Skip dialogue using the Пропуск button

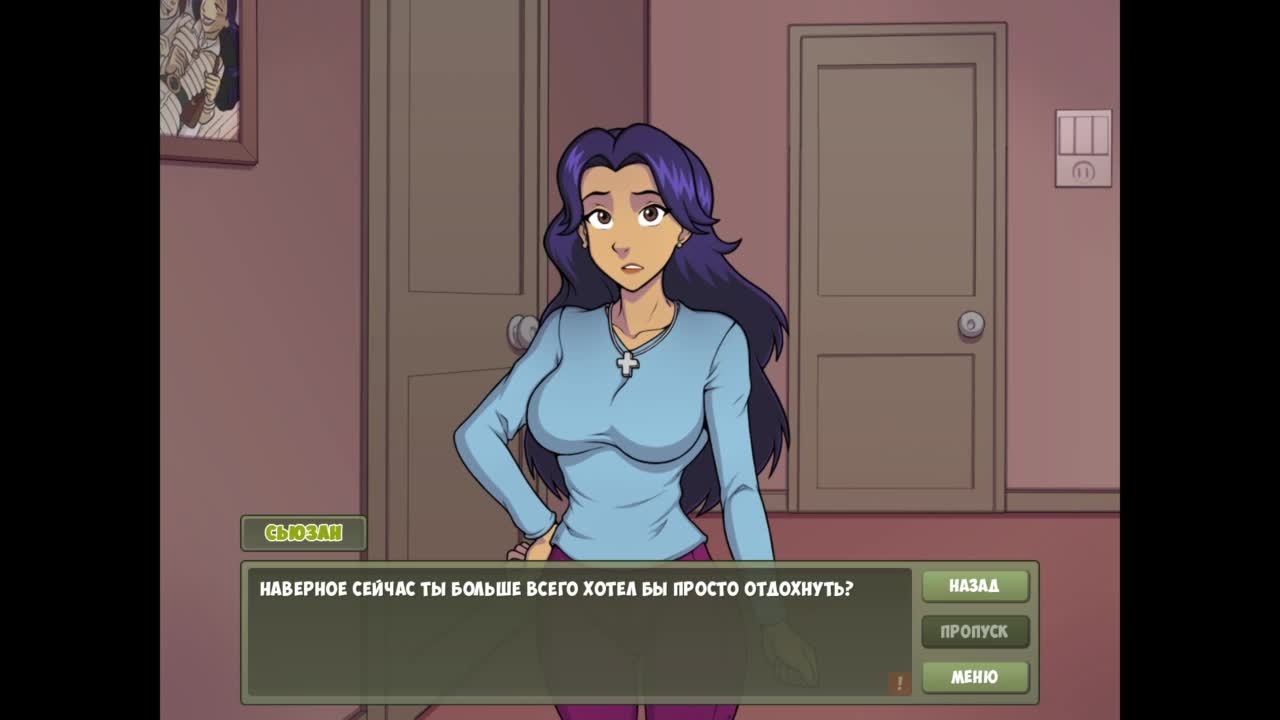[975, 632]
